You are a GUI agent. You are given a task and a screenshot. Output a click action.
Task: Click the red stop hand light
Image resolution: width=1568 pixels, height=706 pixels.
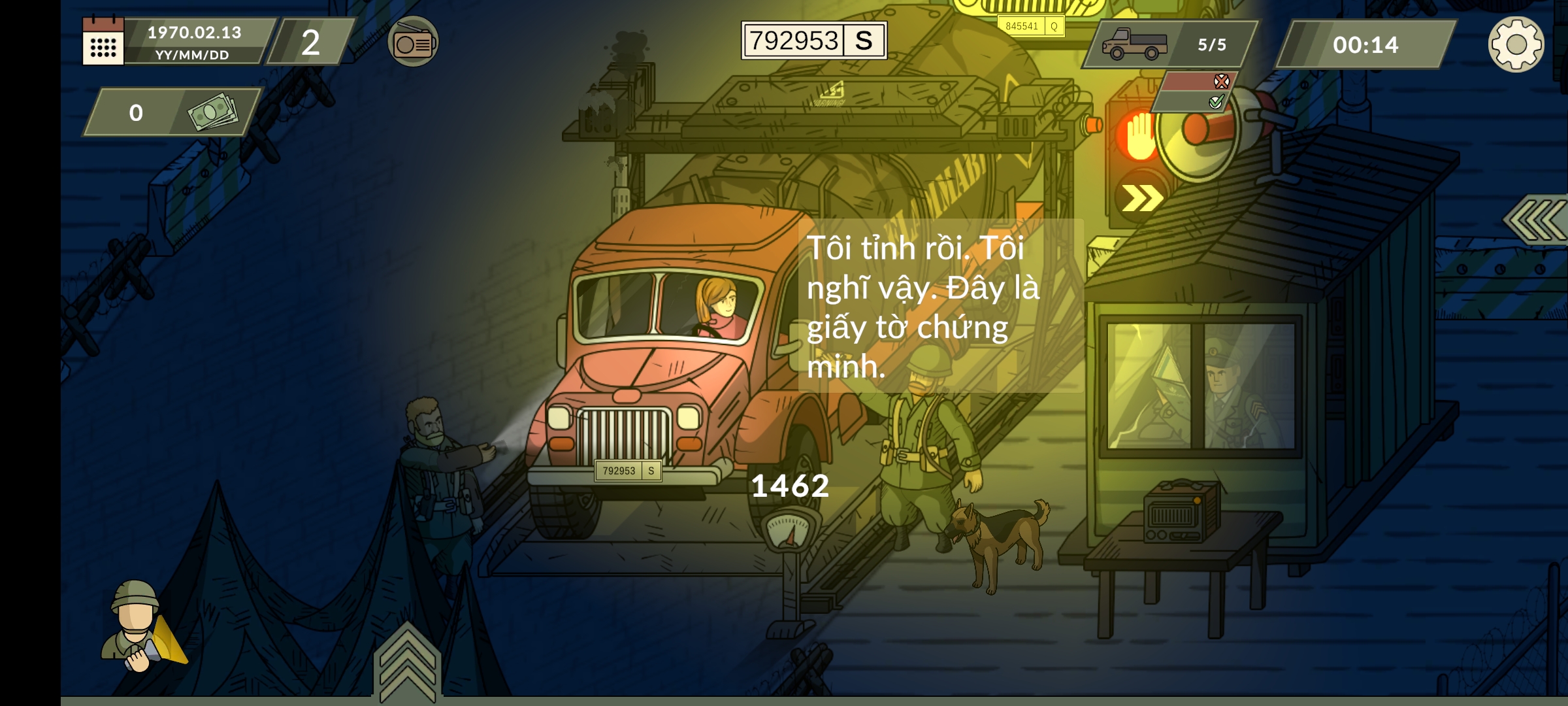(1139, 136)
